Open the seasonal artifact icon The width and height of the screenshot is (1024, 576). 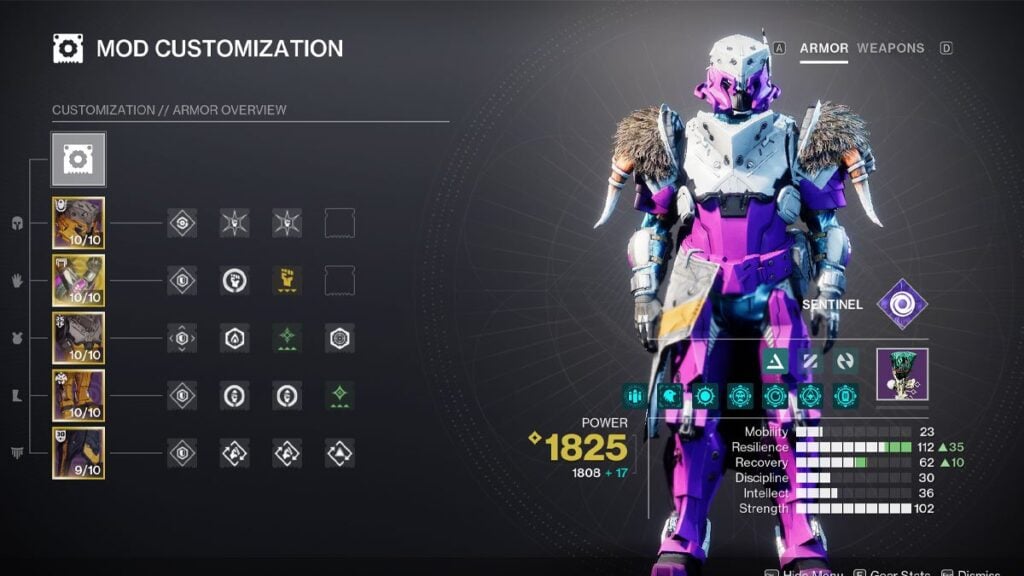pos(902,373)
